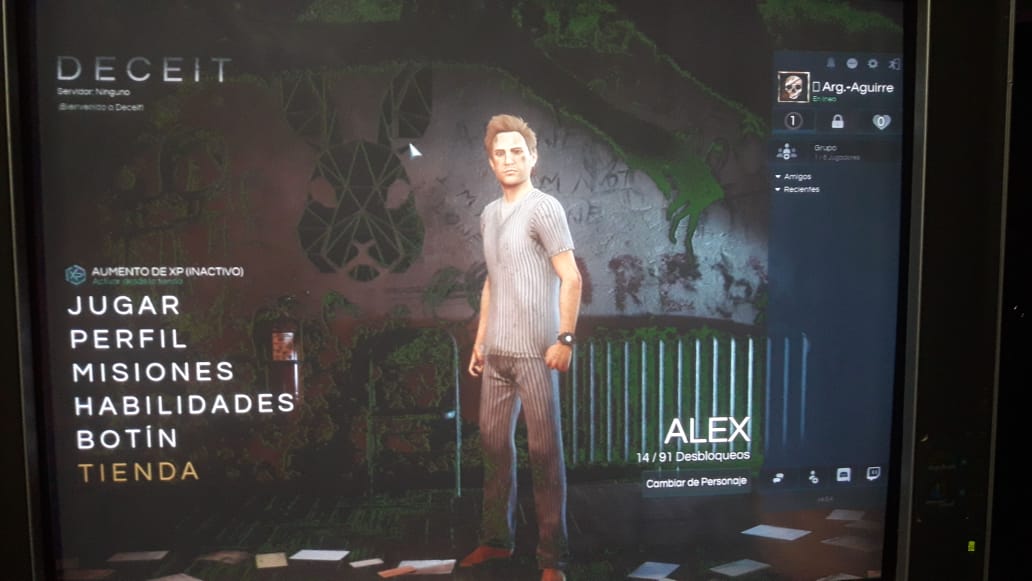The height and width of the screenshot is (581, 1032).
Task: Select the heart badge showing zero
Action: tap(880, 122)
